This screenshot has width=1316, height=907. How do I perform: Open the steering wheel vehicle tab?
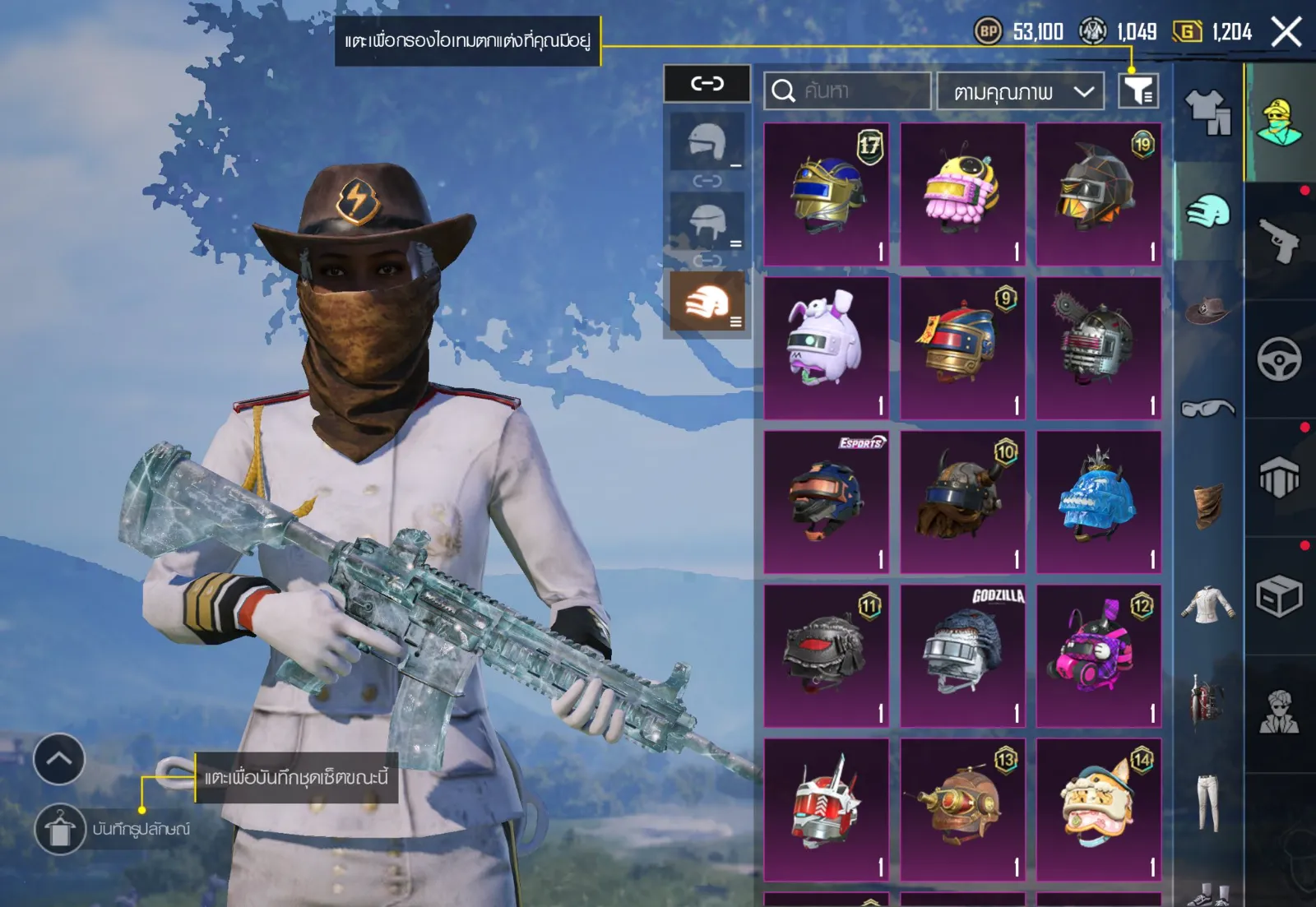click(x=1279, y=359)
